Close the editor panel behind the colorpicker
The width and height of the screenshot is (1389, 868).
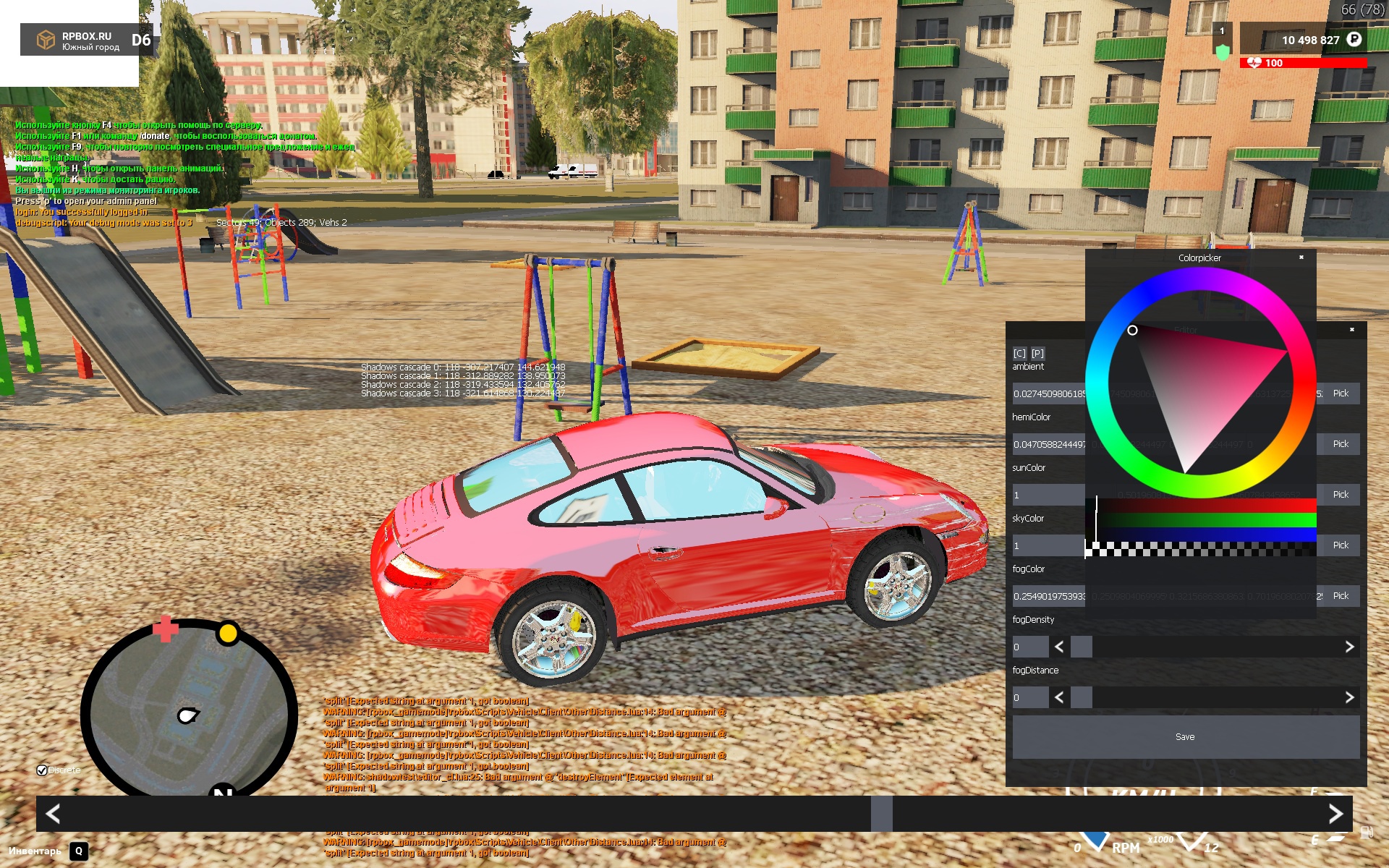tap(1352, 330)
